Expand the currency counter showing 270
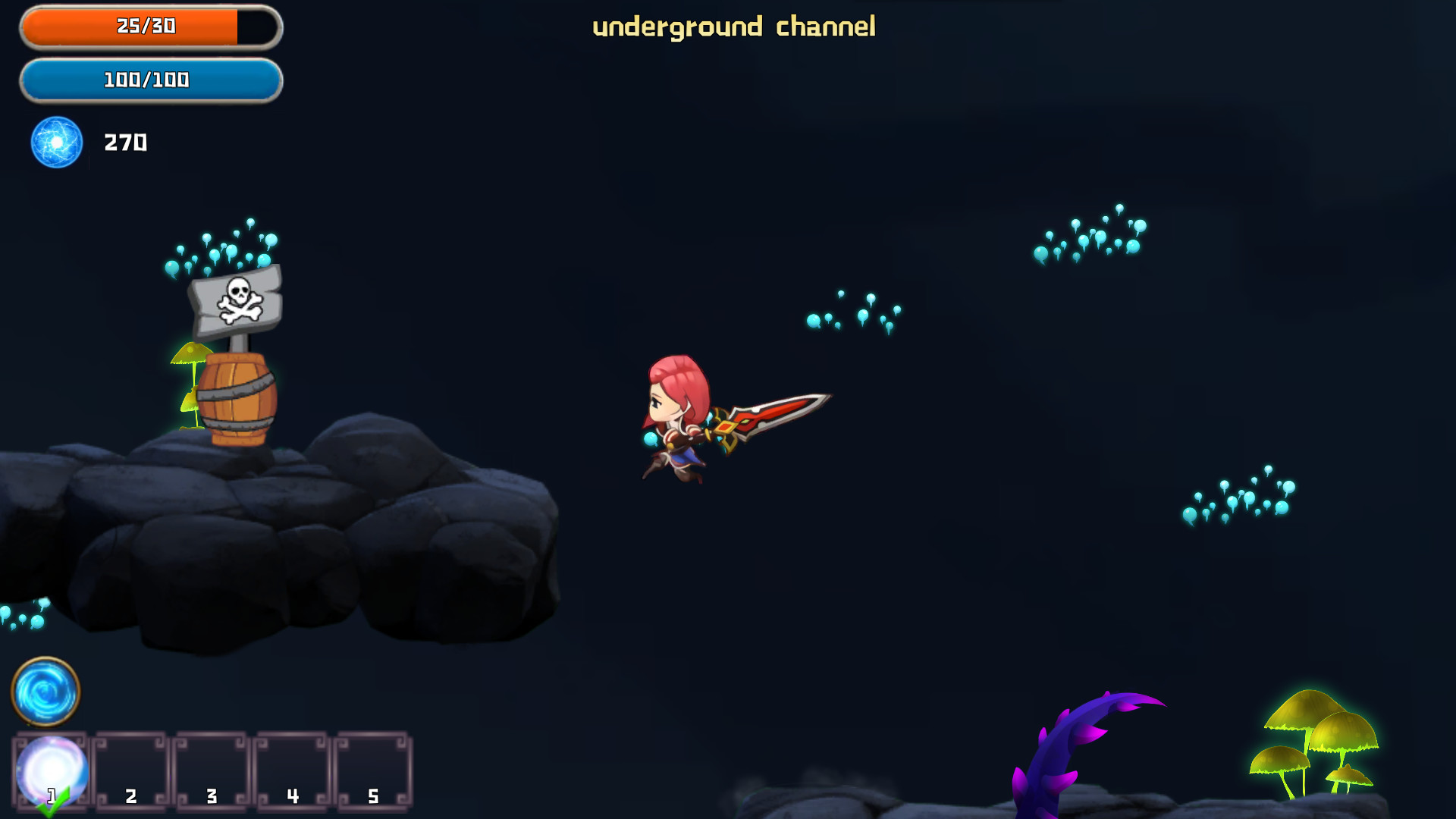 pyautogui.click(x=124, y=143)
